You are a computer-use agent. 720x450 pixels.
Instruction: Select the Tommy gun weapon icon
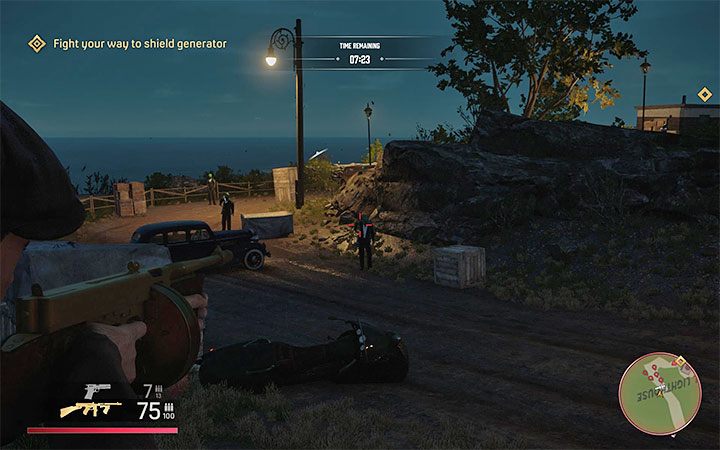90,409
